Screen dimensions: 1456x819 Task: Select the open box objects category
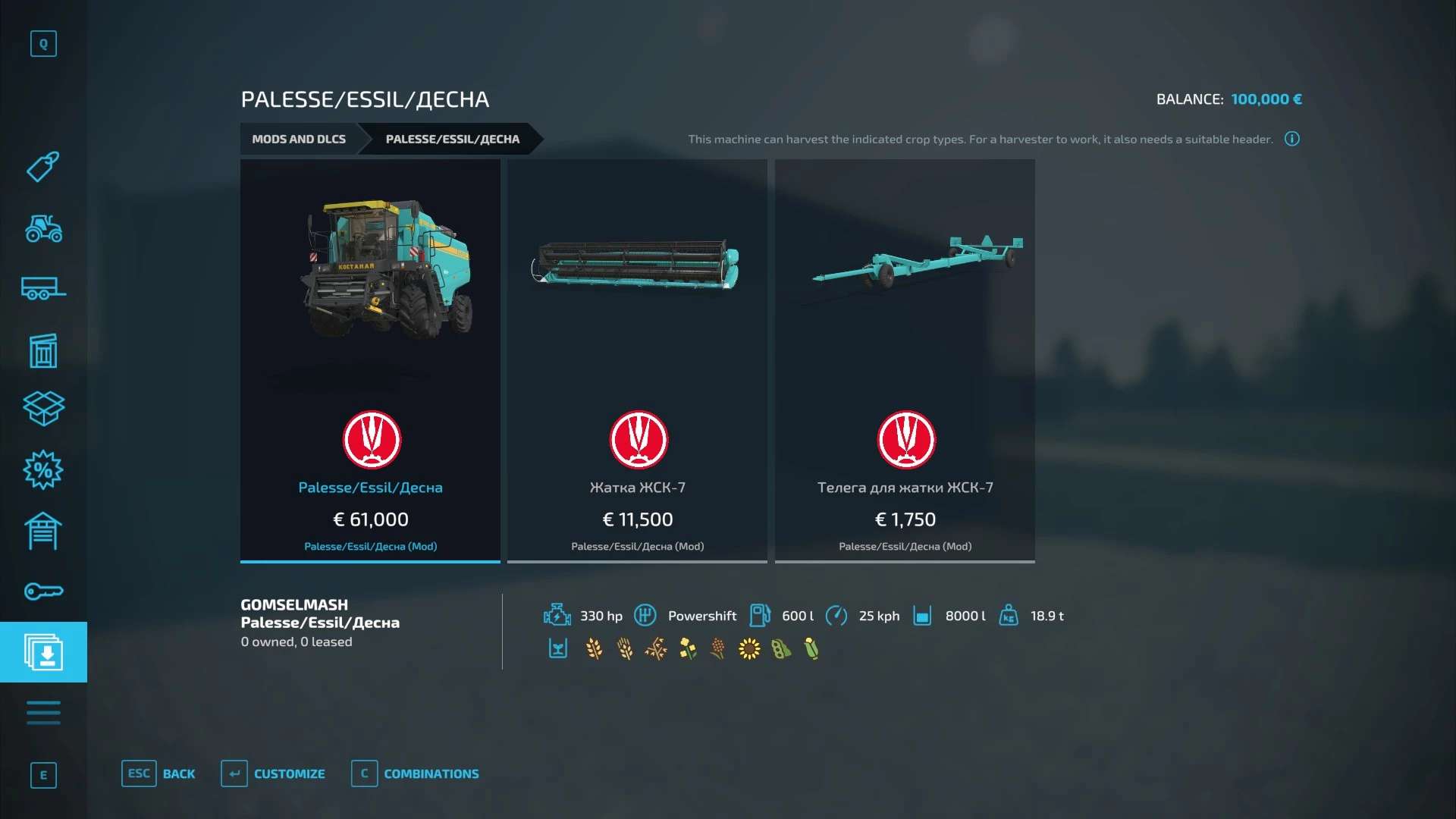(43, 409)
